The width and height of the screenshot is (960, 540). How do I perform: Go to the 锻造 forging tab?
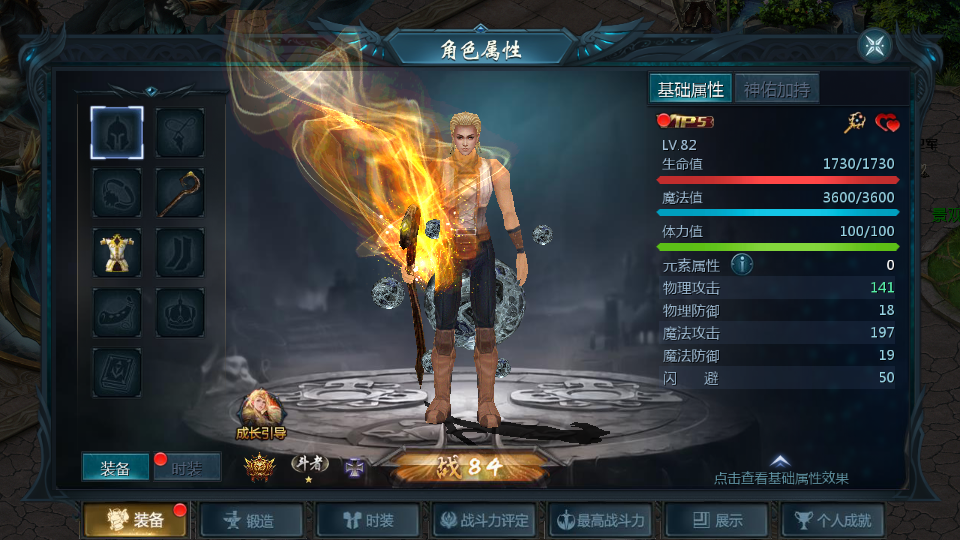tap(252, 520)
